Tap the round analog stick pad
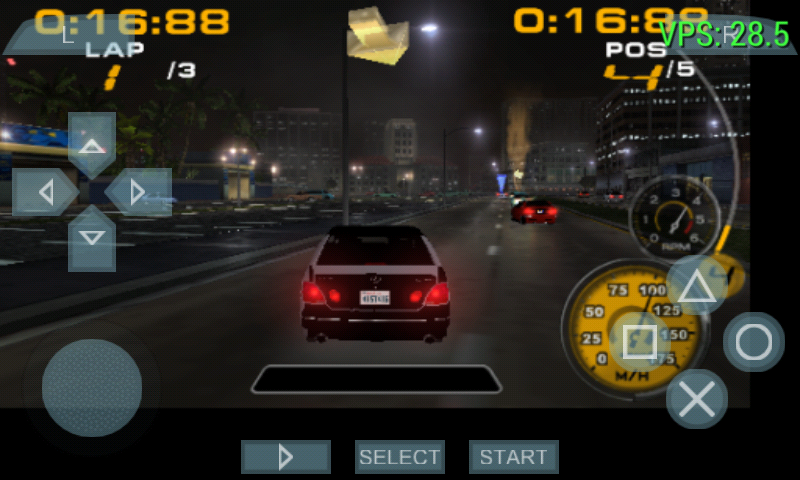Screen dimensions: 800x480 [x=92, y=388]
